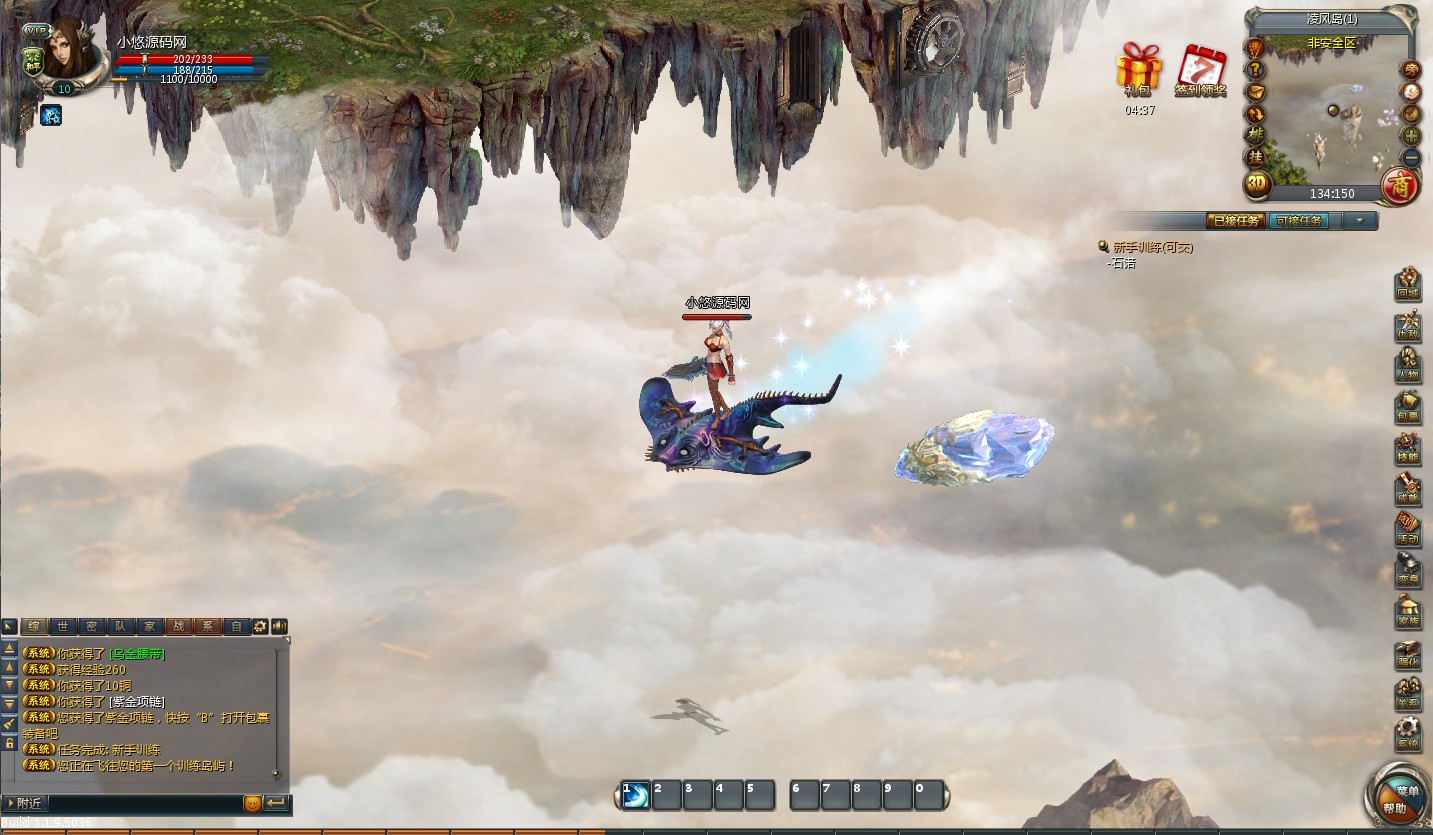Screen dimensions: 1433x835
Task: Show the 技能 skills window
Action: point(1408,449)
